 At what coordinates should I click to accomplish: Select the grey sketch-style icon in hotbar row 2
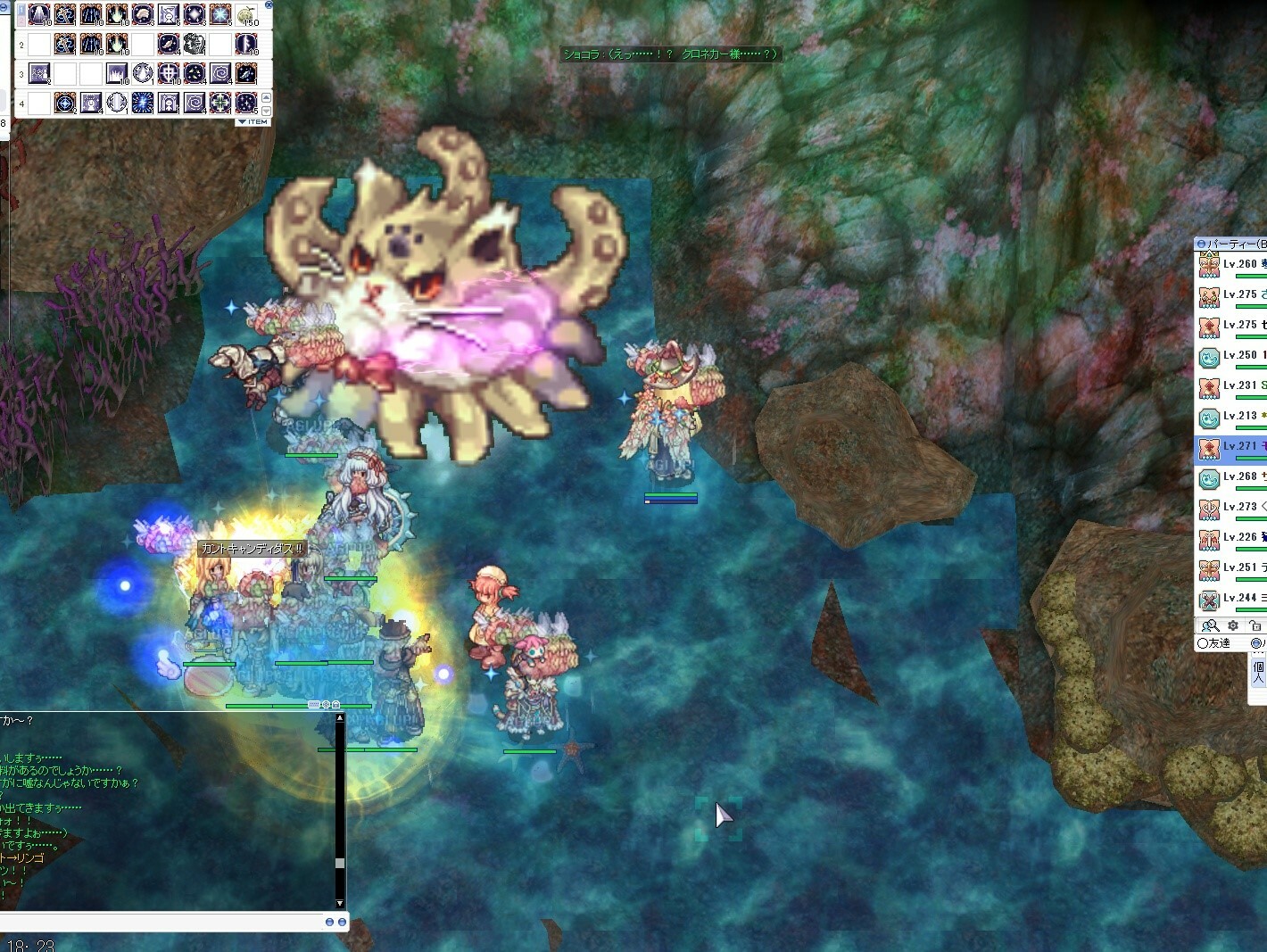click(195, 44)
